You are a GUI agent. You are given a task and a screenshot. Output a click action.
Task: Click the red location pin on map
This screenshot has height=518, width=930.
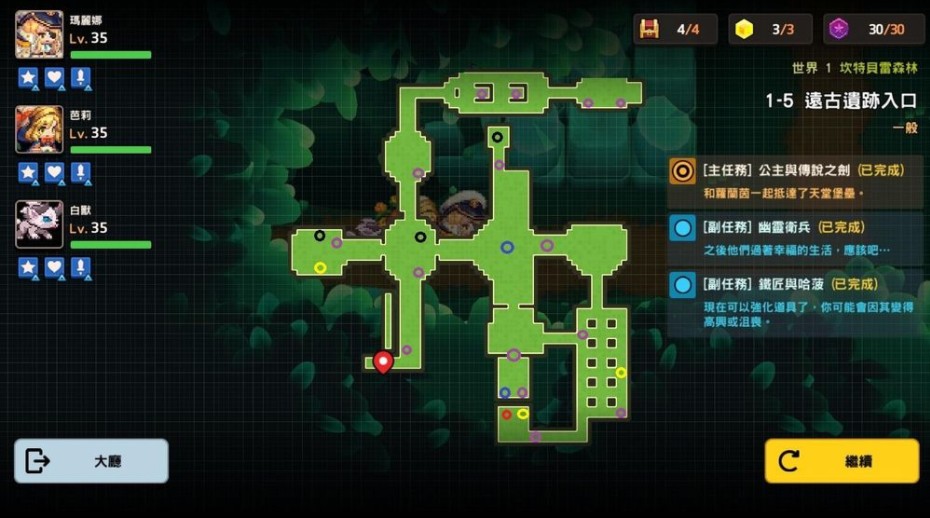click(383, 361)
